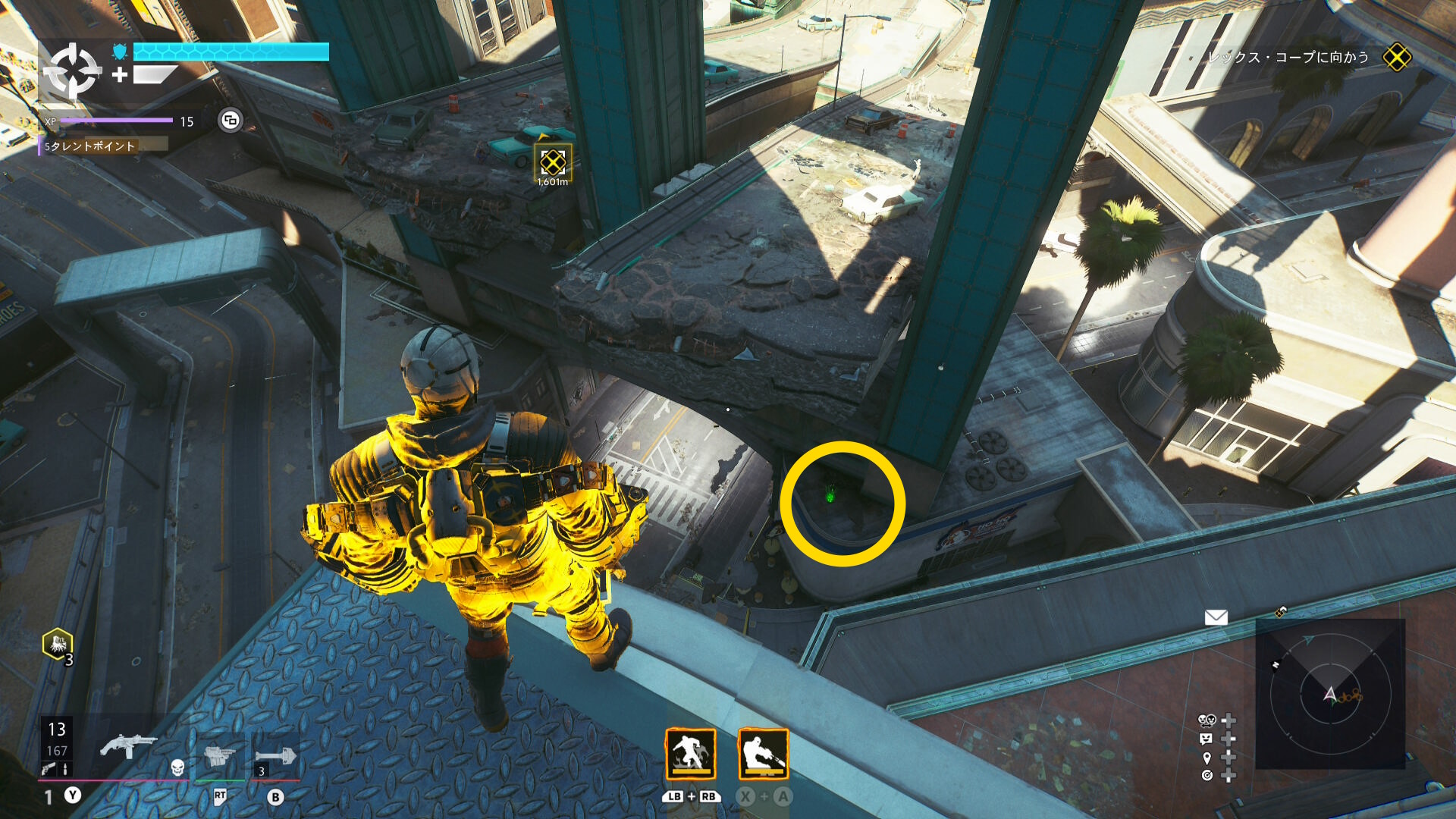The width and height of the screenshot is (1456, 819).
Task: Click the squad switch icon beside XP level
Action: click(231, 120)
